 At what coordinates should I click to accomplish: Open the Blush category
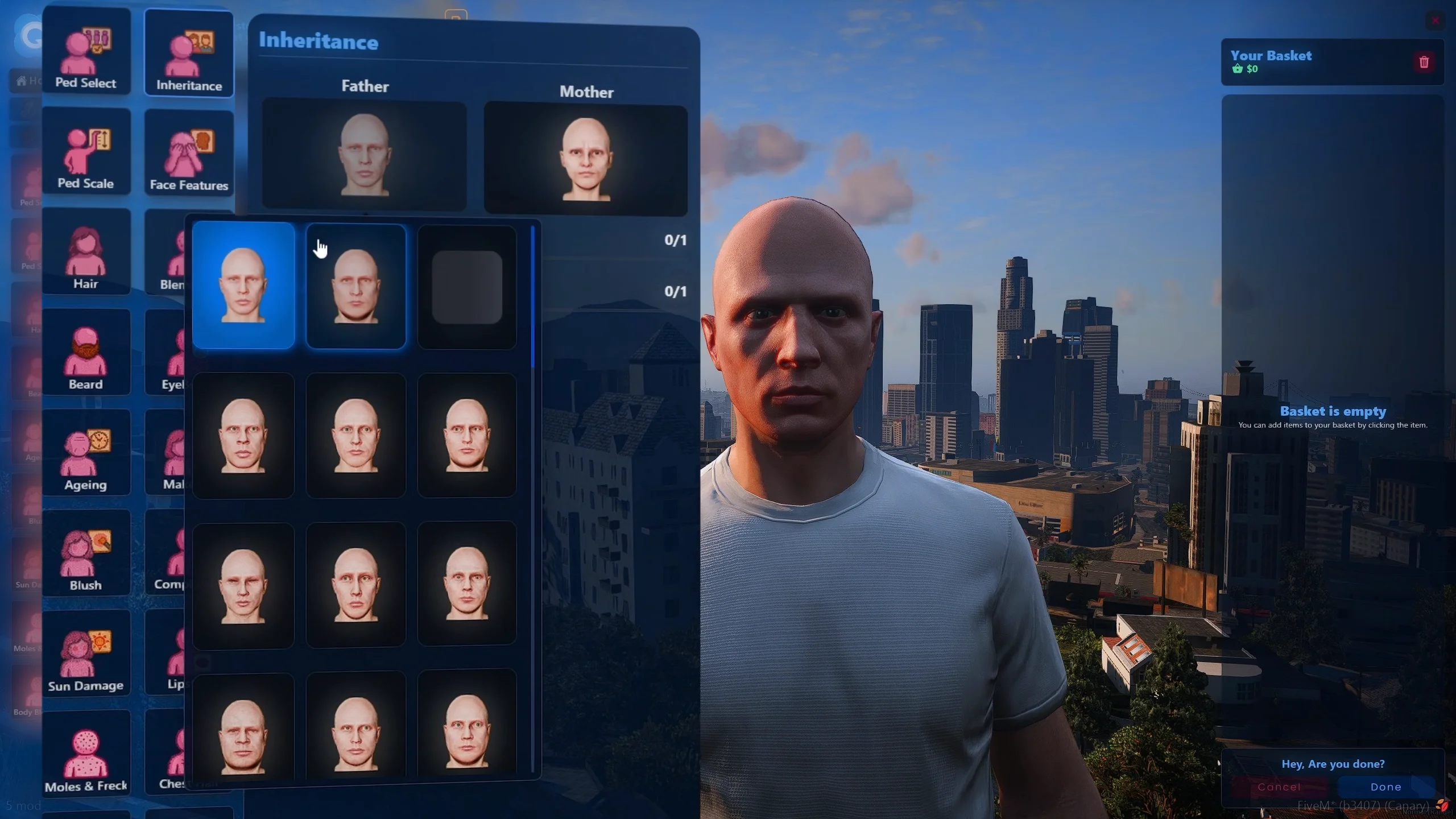(86, 553)
